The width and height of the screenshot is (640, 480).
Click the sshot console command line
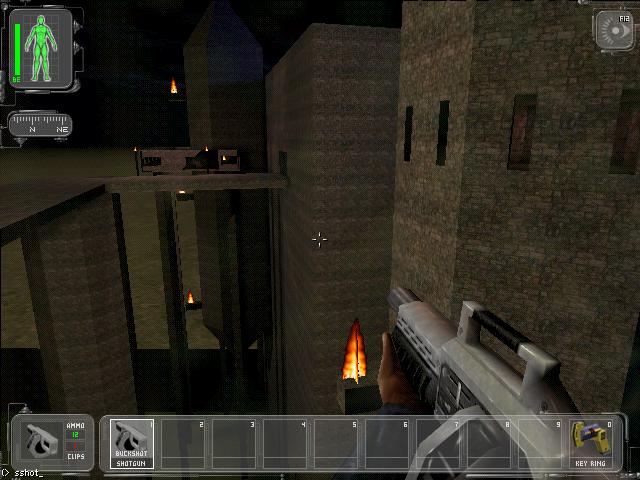pos(30,473)
